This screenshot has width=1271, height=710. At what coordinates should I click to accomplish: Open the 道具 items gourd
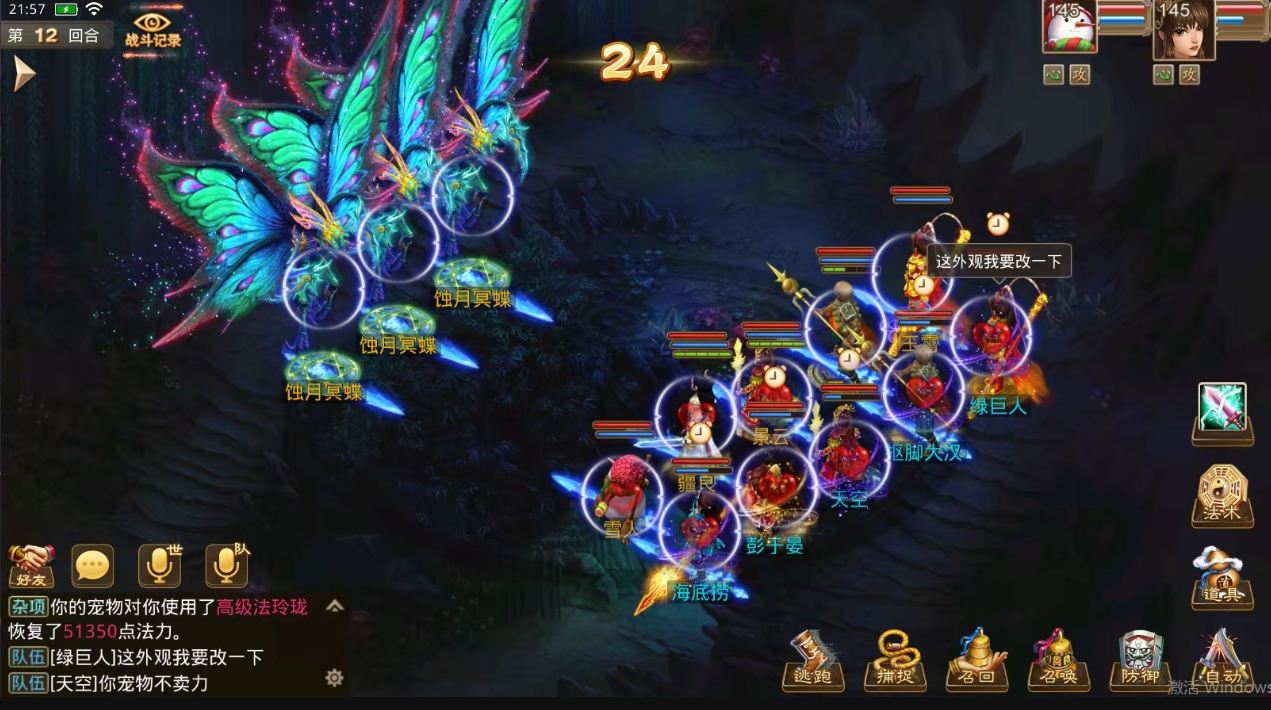pyautogui.click(x=1222, y=578)
